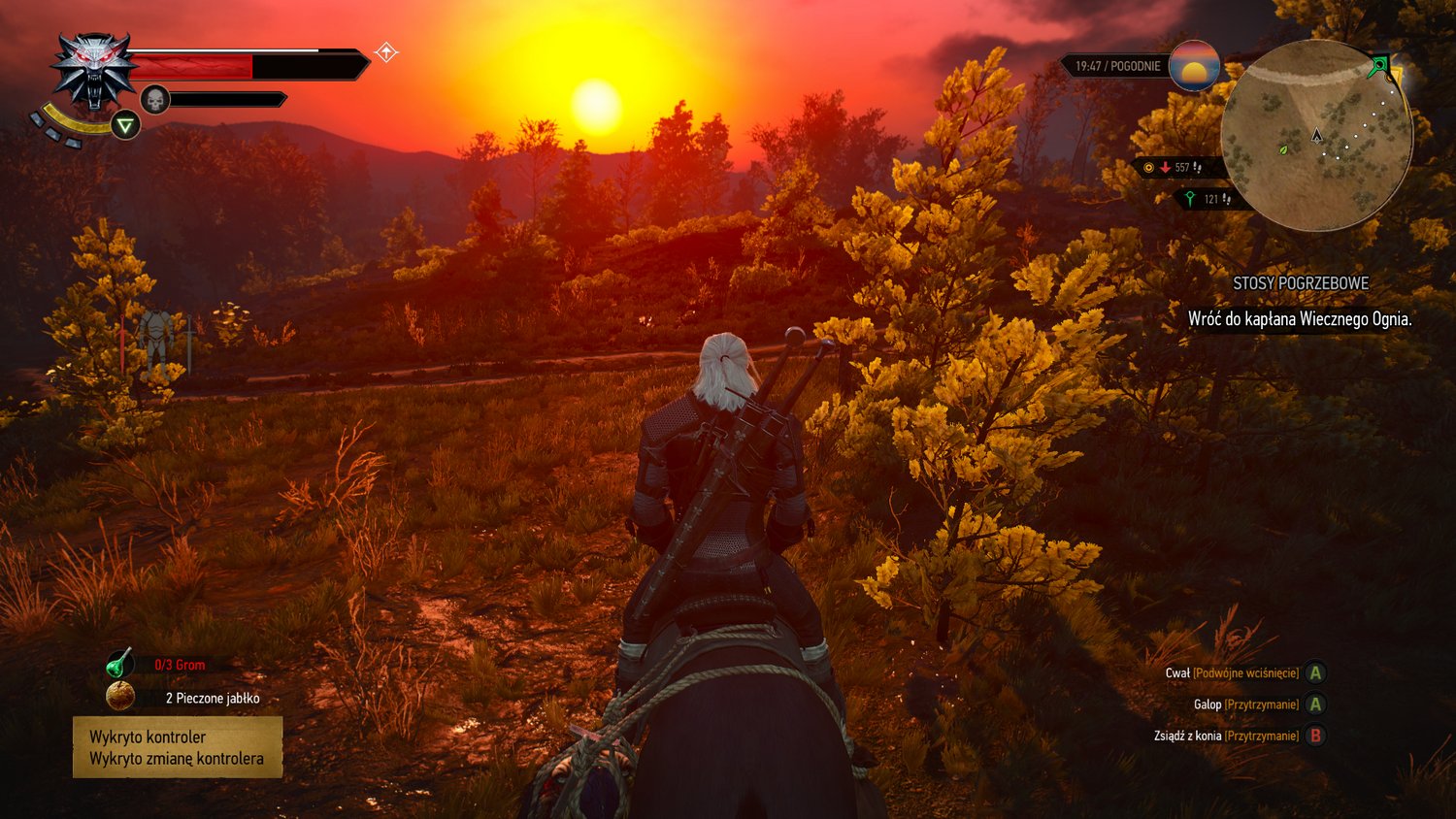Click the sunset weather icon
Image resolution: width=1456 pixels, height=819 pixels.
pyautogui.click(x=1194, y=66)
